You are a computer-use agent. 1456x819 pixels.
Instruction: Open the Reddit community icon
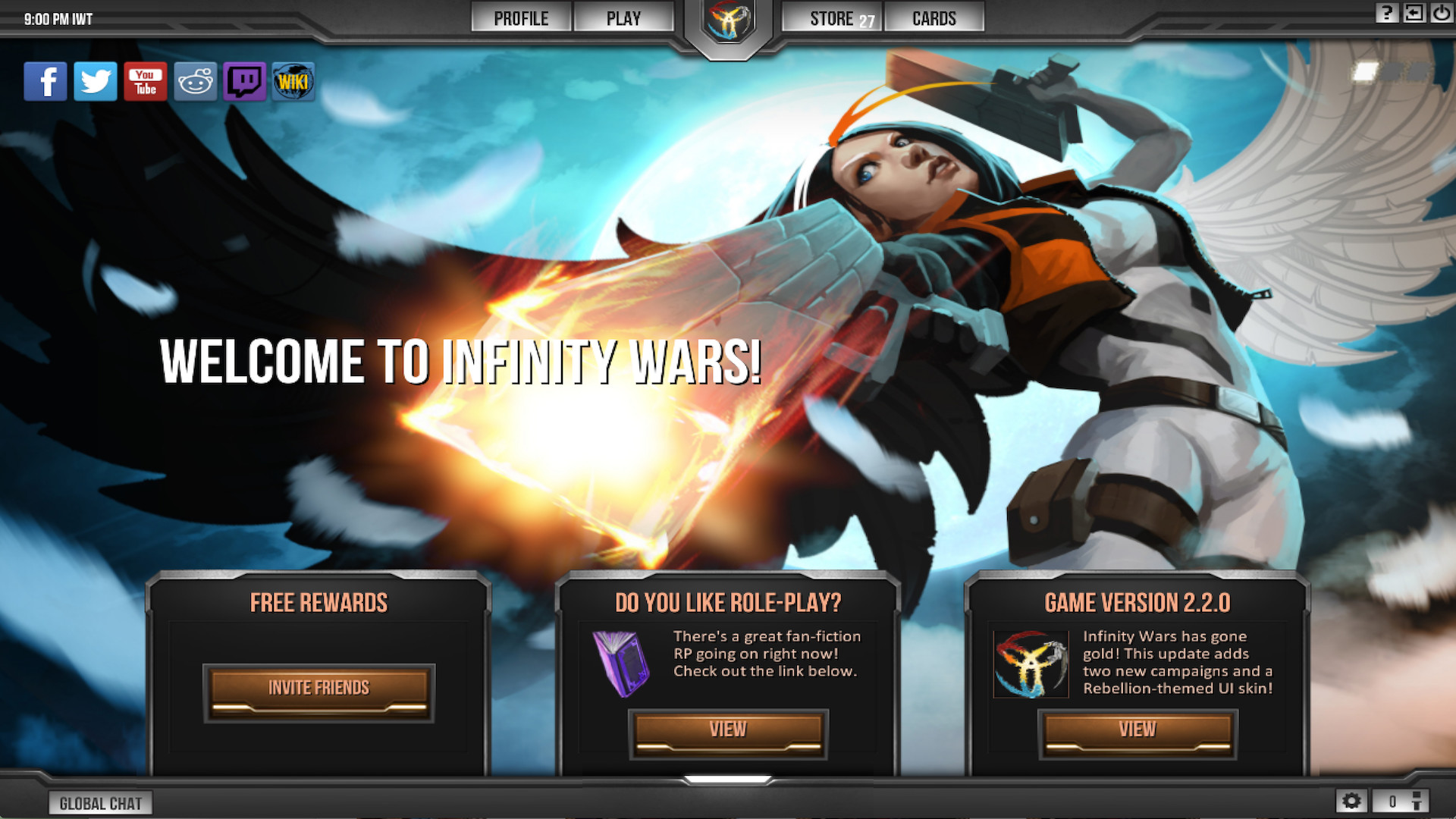click(195, 81)
